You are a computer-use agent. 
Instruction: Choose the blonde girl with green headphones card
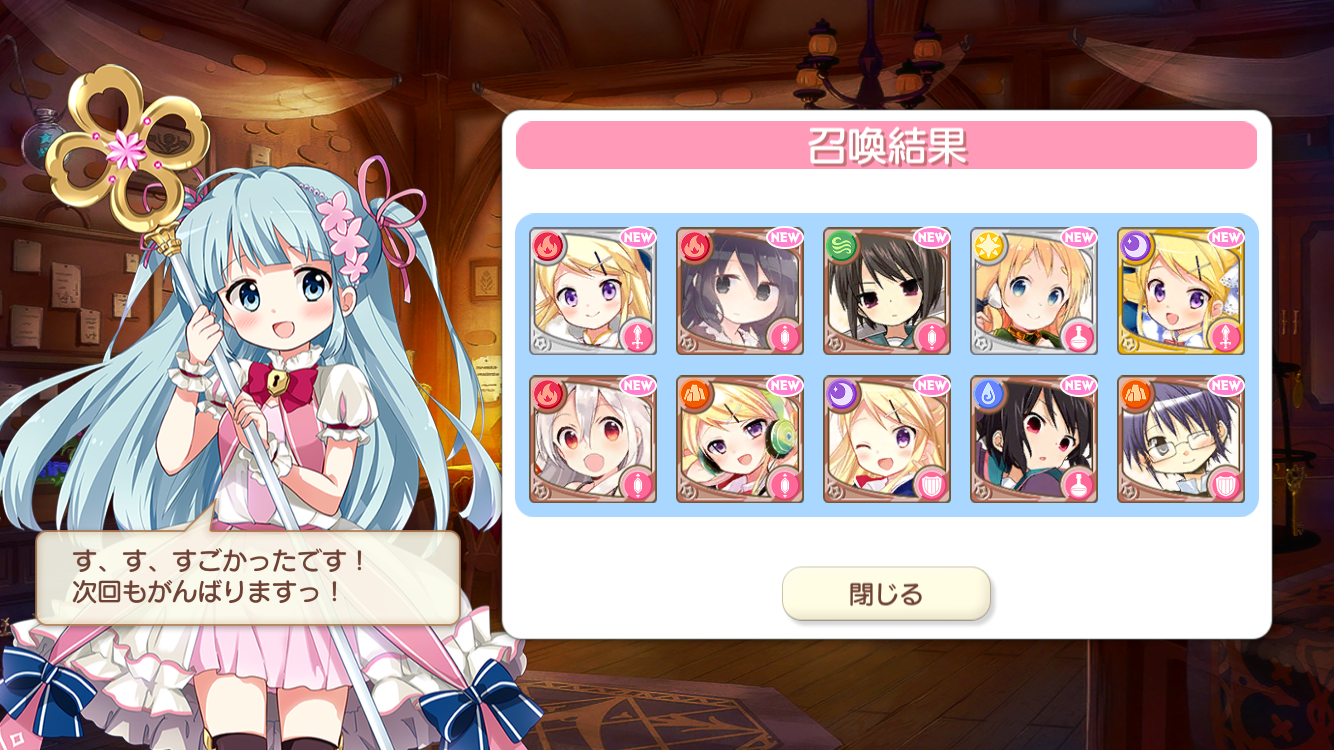tap(740, 439)
